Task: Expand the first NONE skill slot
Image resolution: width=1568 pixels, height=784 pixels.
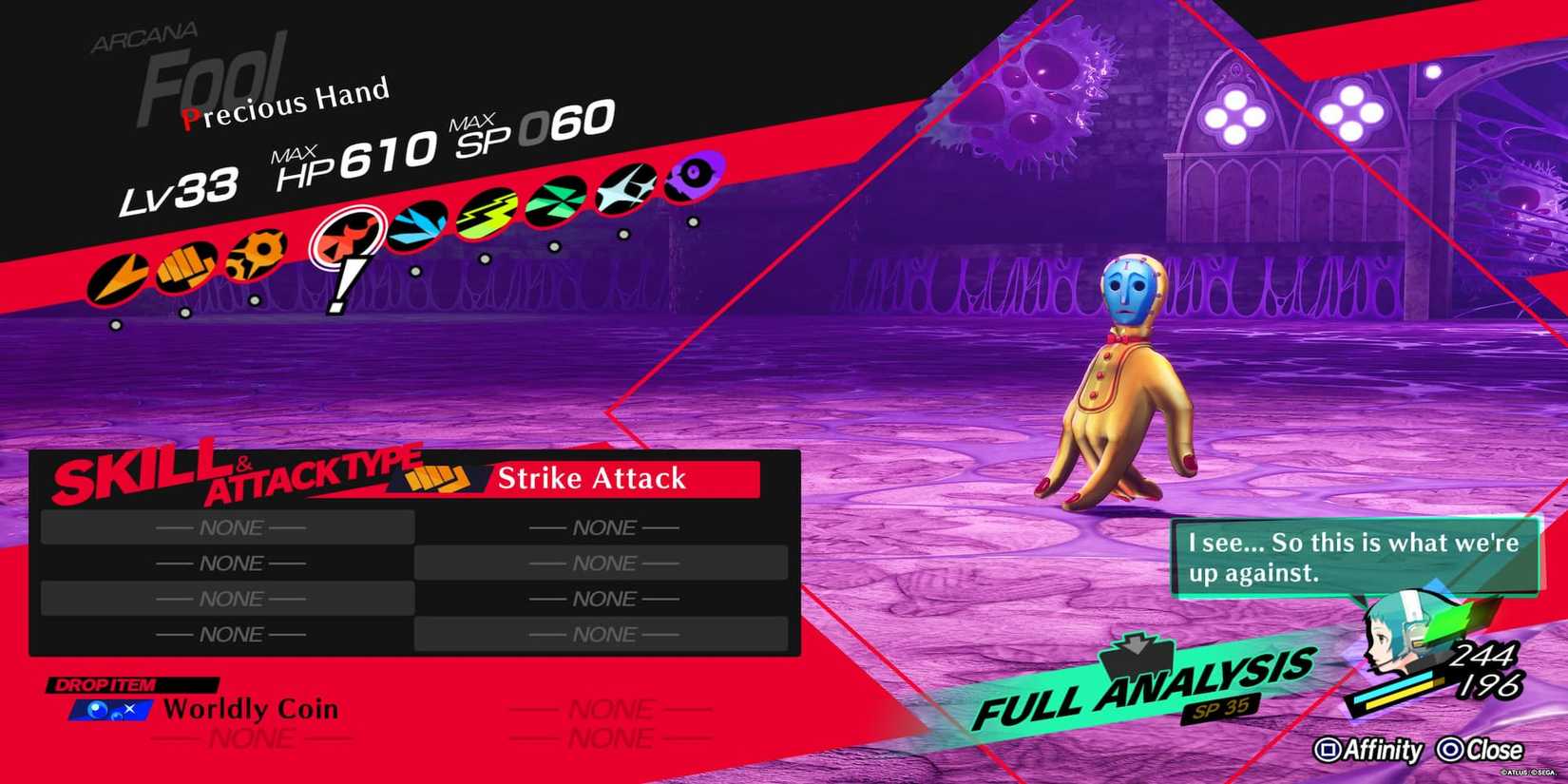Action: click(x=228, y=526)
